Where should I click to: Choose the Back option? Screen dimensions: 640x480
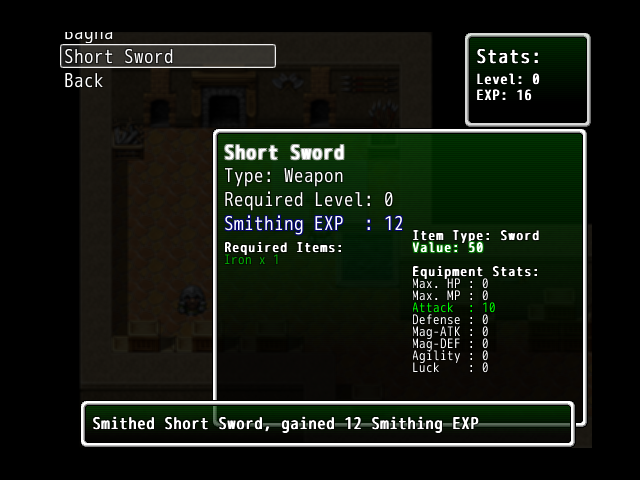tap(84, 81)
